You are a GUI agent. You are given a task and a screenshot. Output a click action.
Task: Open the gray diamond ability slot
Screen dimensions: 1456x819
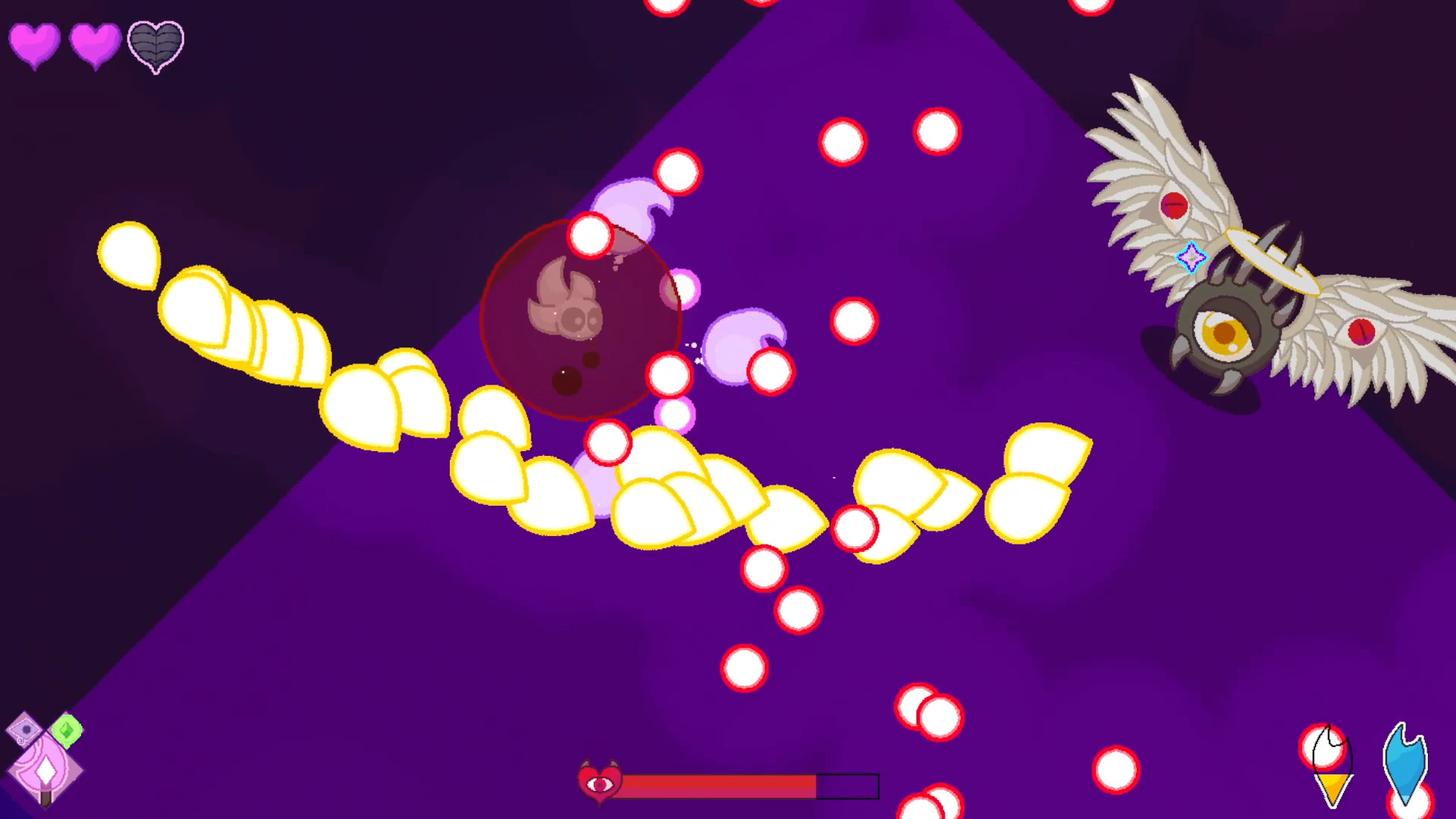(23, 730)
